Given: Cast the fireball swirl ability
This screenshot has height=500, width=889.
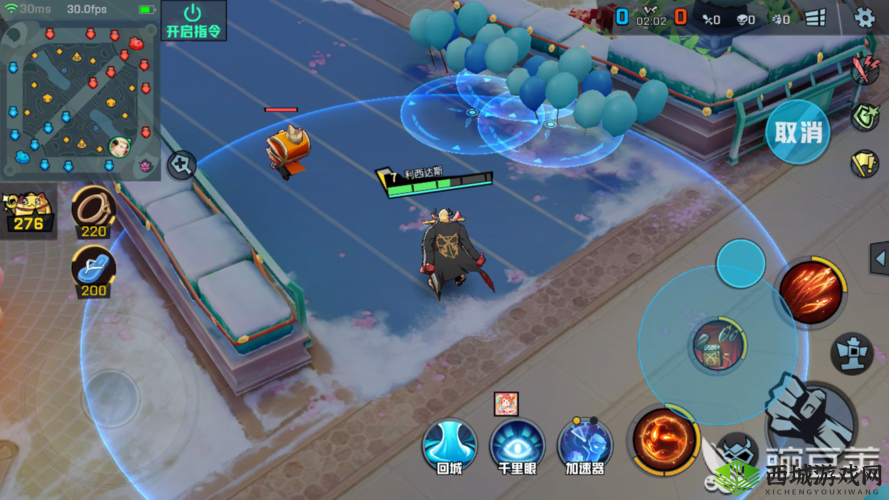Looking at the screenshot, I should pyautogui.click(x=663, y=440).
